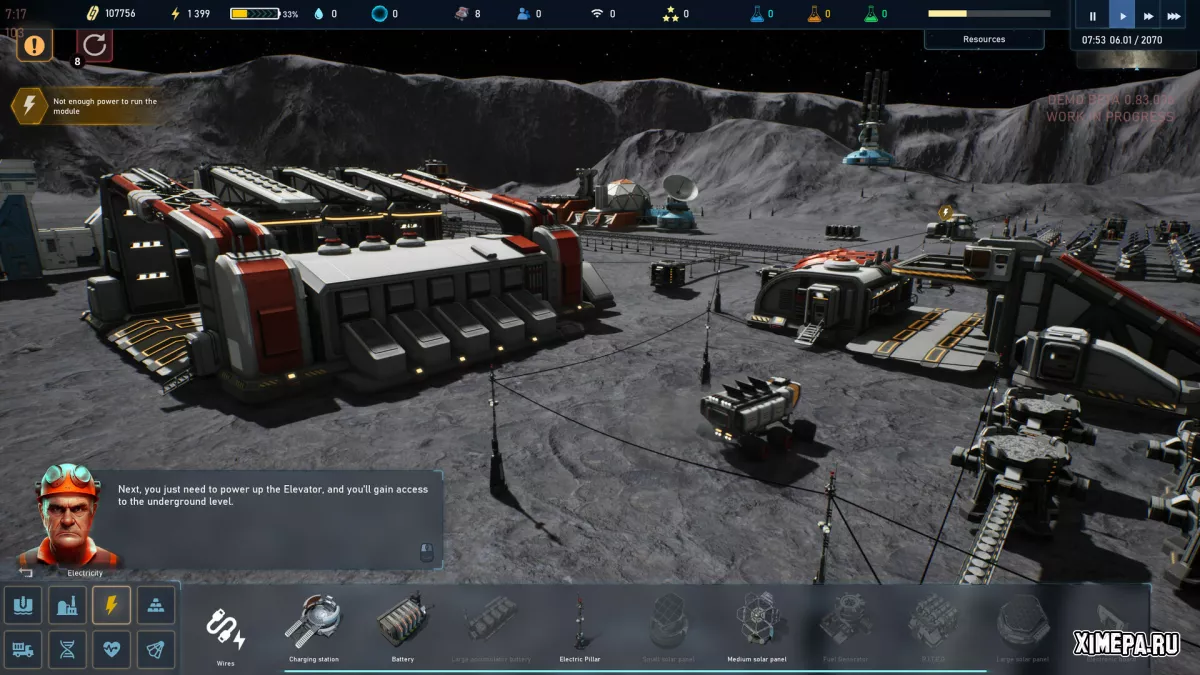Pick the Battery from the build bar
The image size is (1200, 675).
pos(403,627)
